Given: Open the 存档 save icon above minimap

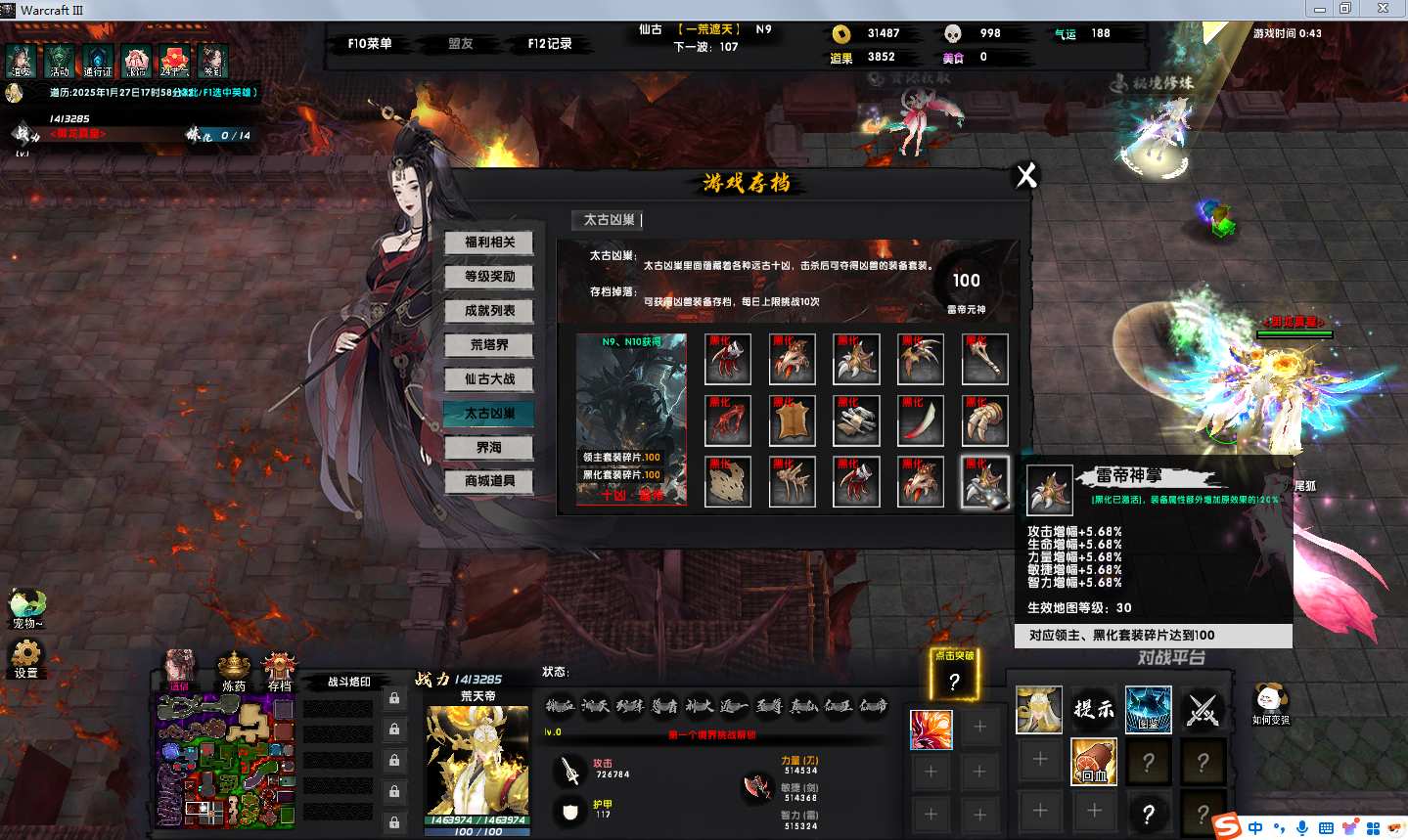Looking at the screenshot, I should coord(280,669).
